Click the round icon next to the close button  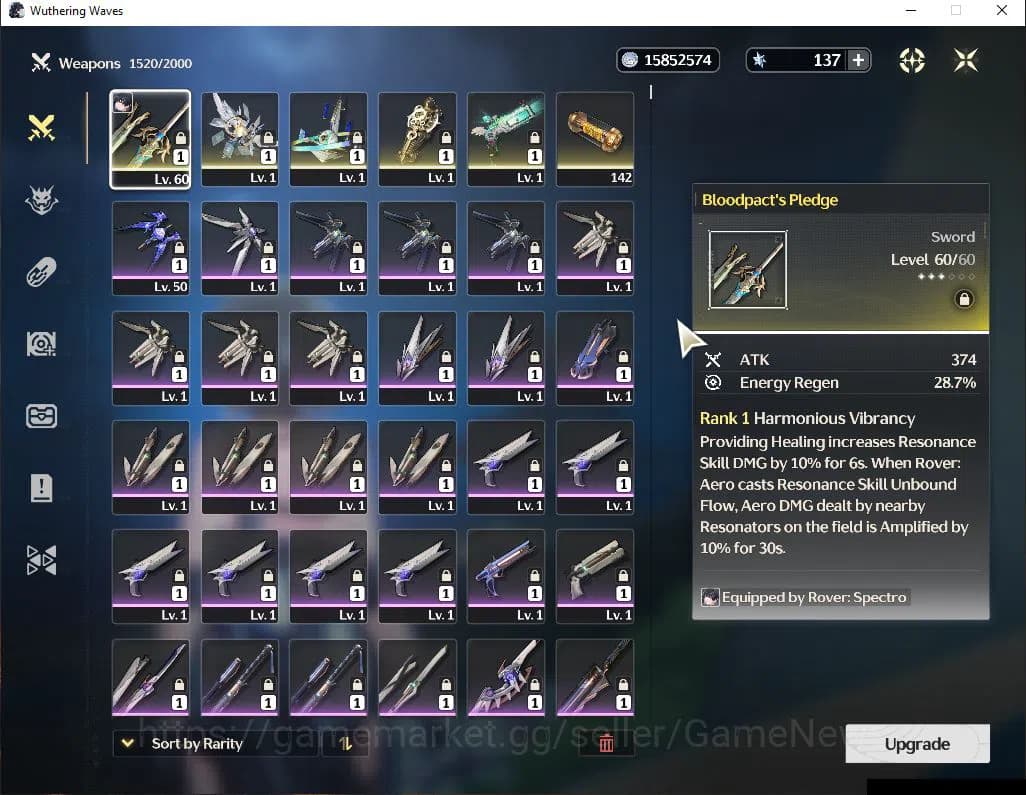click(x=912, y=60)
